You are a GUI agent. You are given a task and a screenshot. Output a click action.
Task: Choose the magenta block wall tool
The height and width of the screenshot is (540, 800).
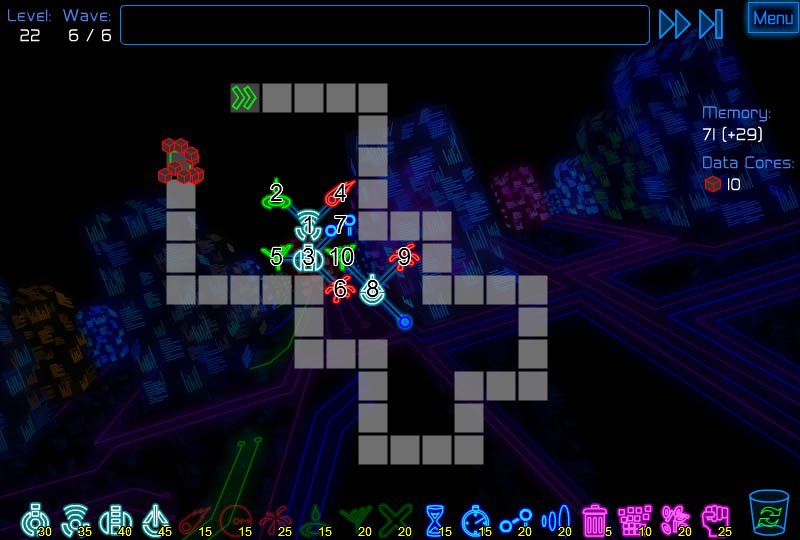(x=635, y=519)
